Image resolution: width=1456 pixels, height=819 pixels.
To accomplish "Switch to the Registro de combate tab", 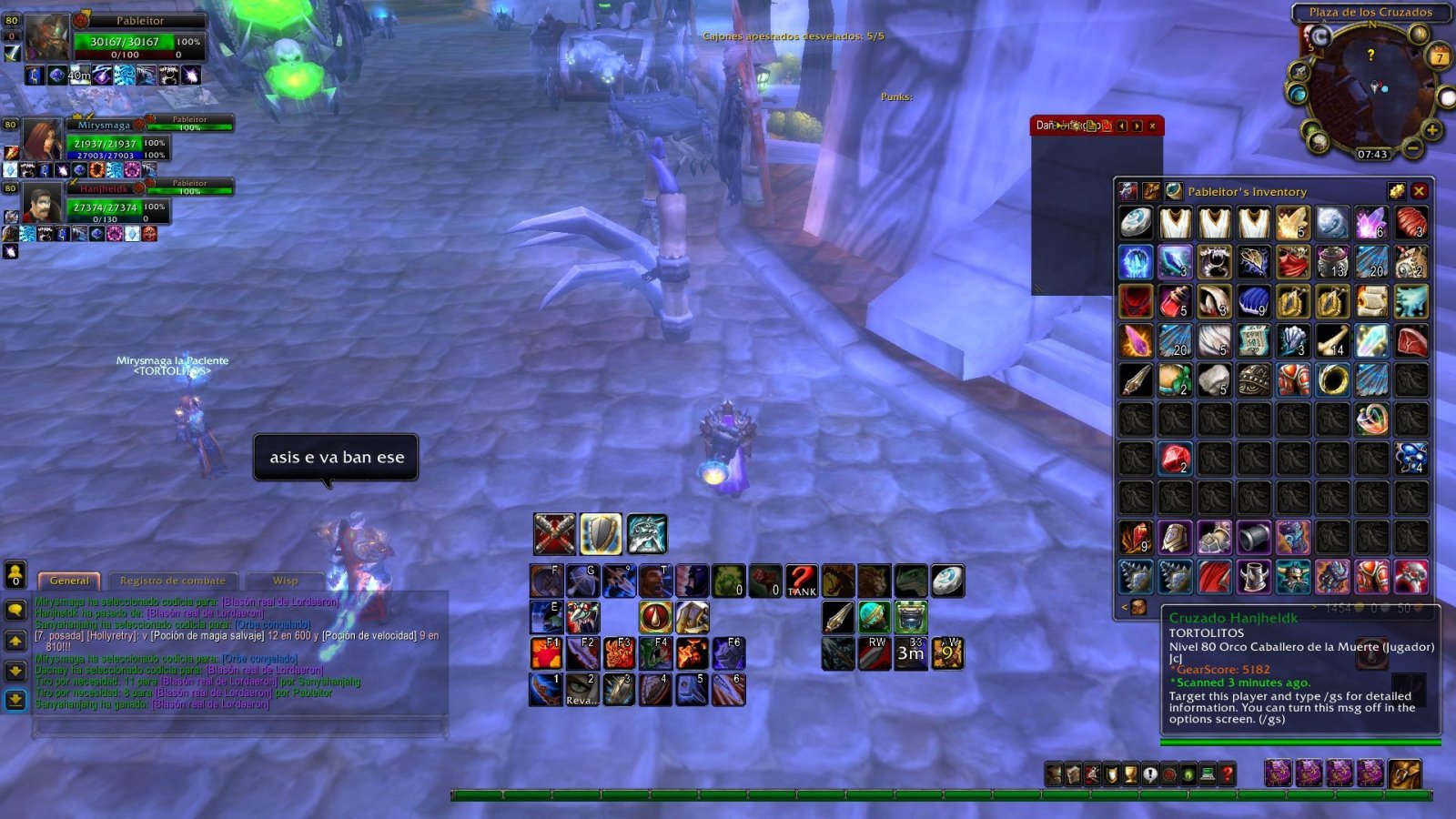I will [x=173, y=581].
